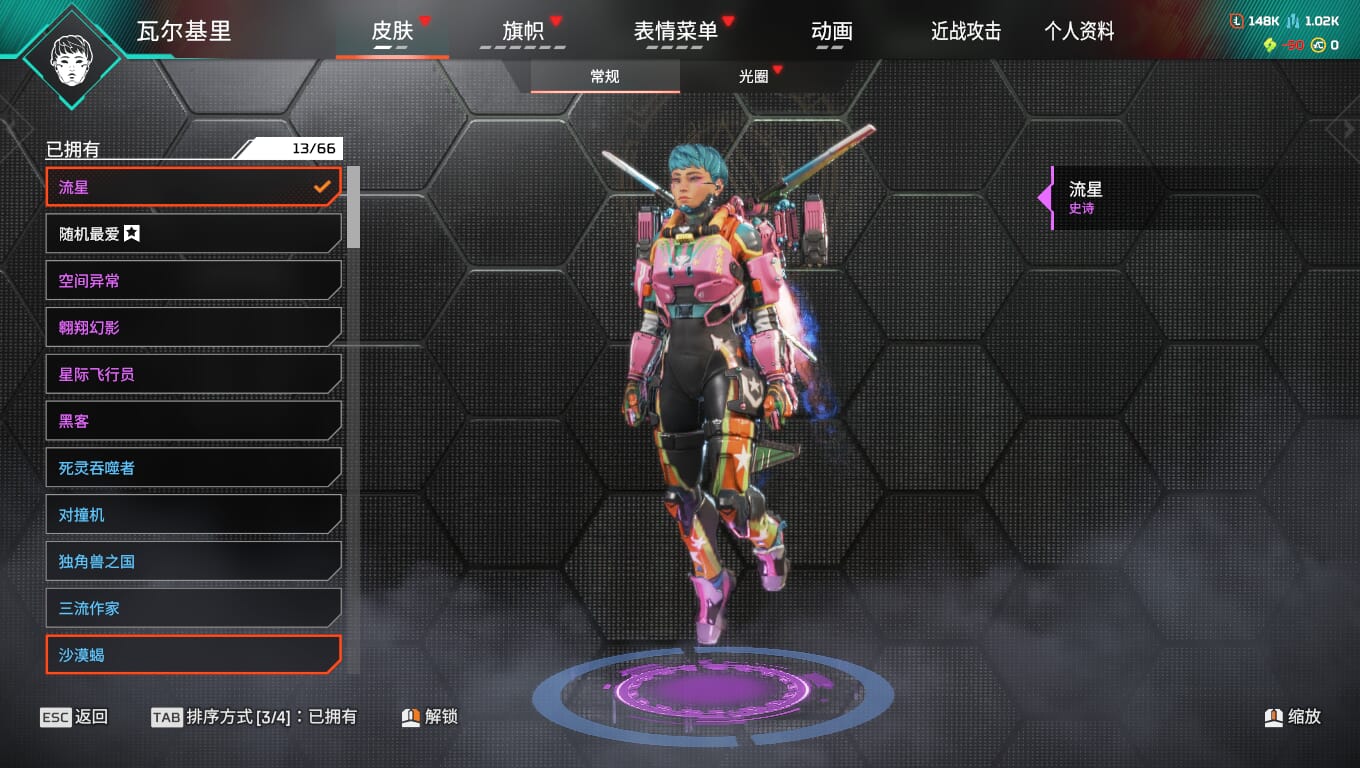Select the 空间异常 skin
Image resolution: width=1360 pixels, height=768 pixels.
click(193, 281)
